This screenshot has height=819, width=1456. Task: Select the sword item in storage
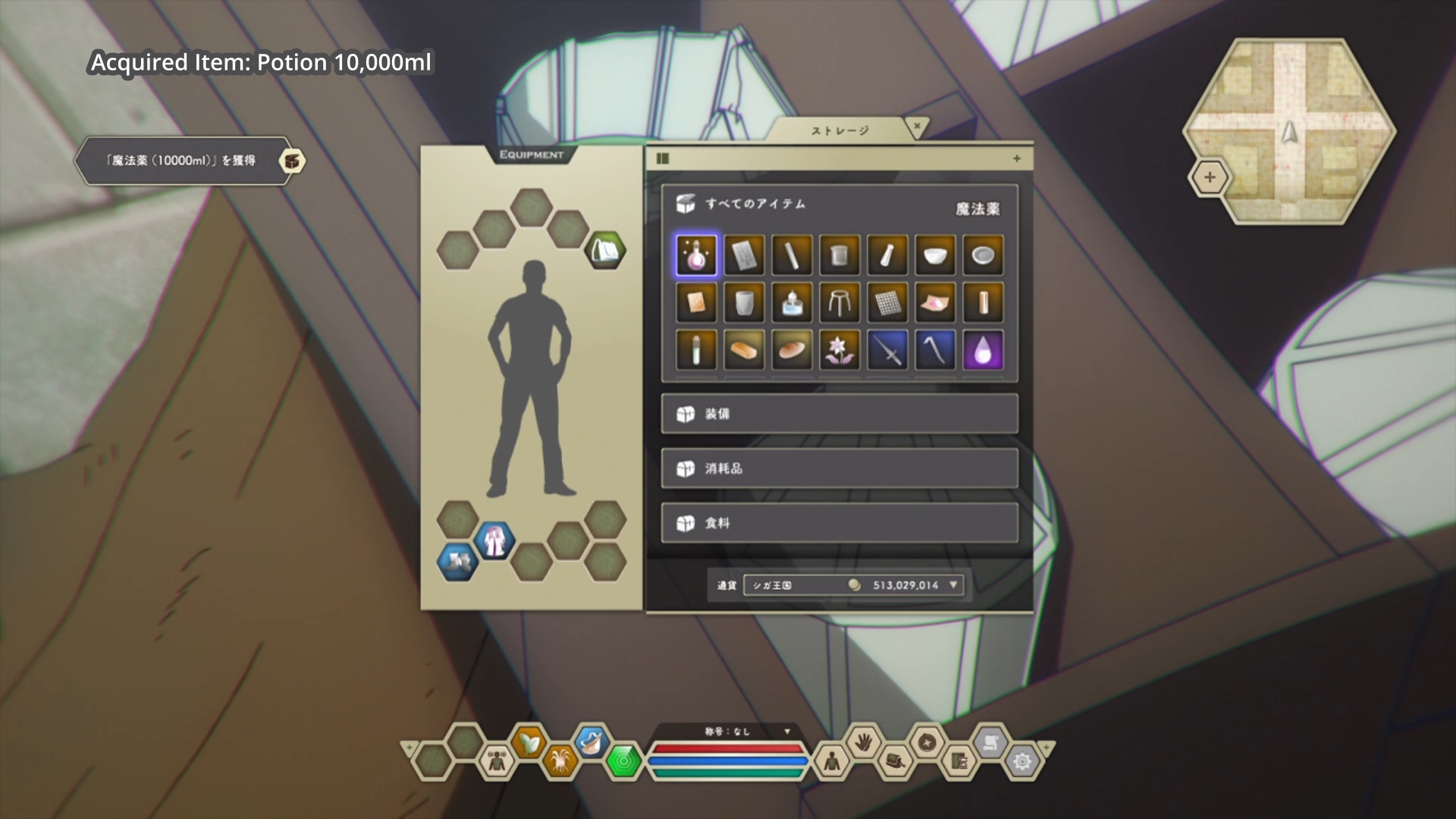coord(886,350)
